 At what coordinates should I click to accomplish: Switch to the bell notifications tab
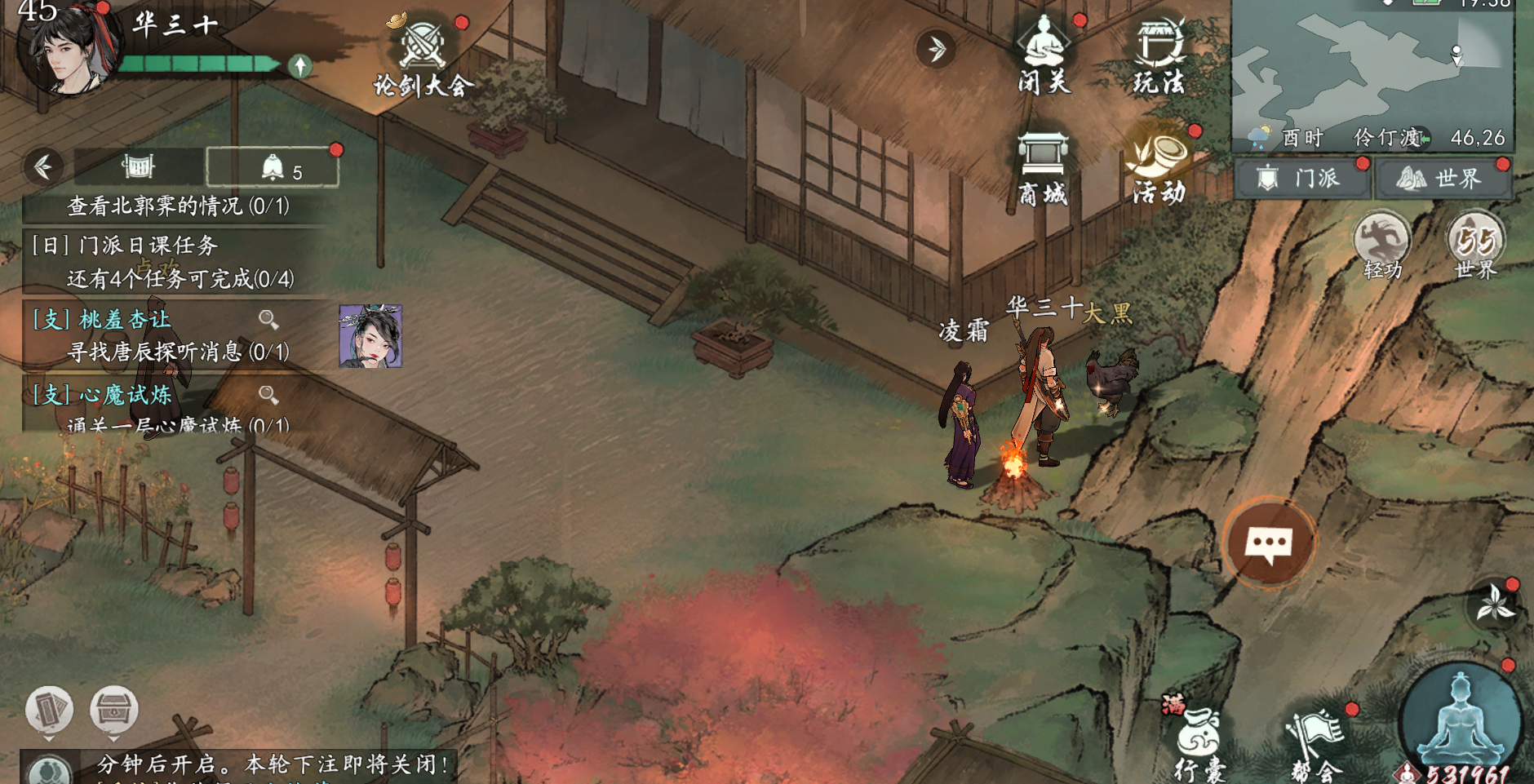pos(273,168)
